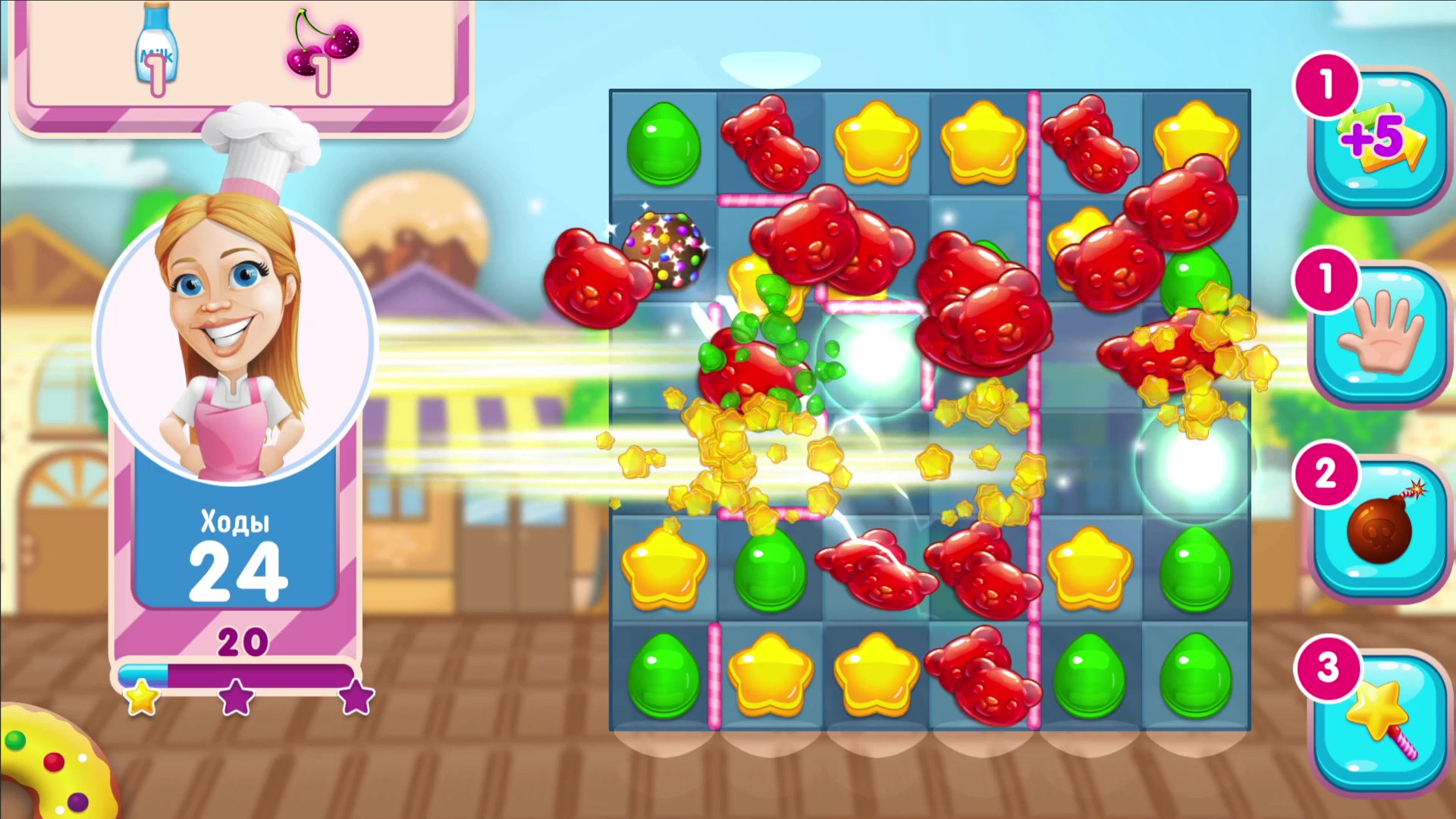Viewport: 1456px width, 819px height.
Task: Select the chocolate color bomb candy
Action: tap(666, 250)
